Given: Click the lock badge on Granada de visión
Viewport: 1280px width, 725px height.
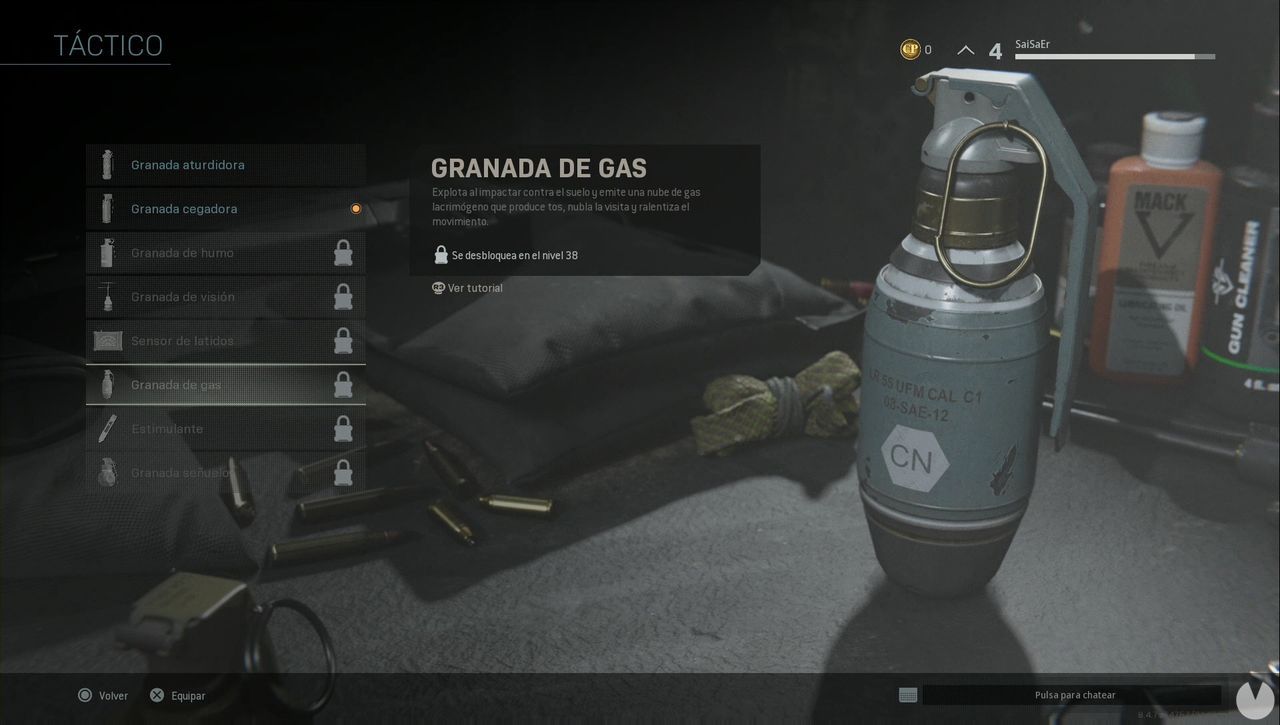Looking at the screenshot, I should [x=343, y=296].
